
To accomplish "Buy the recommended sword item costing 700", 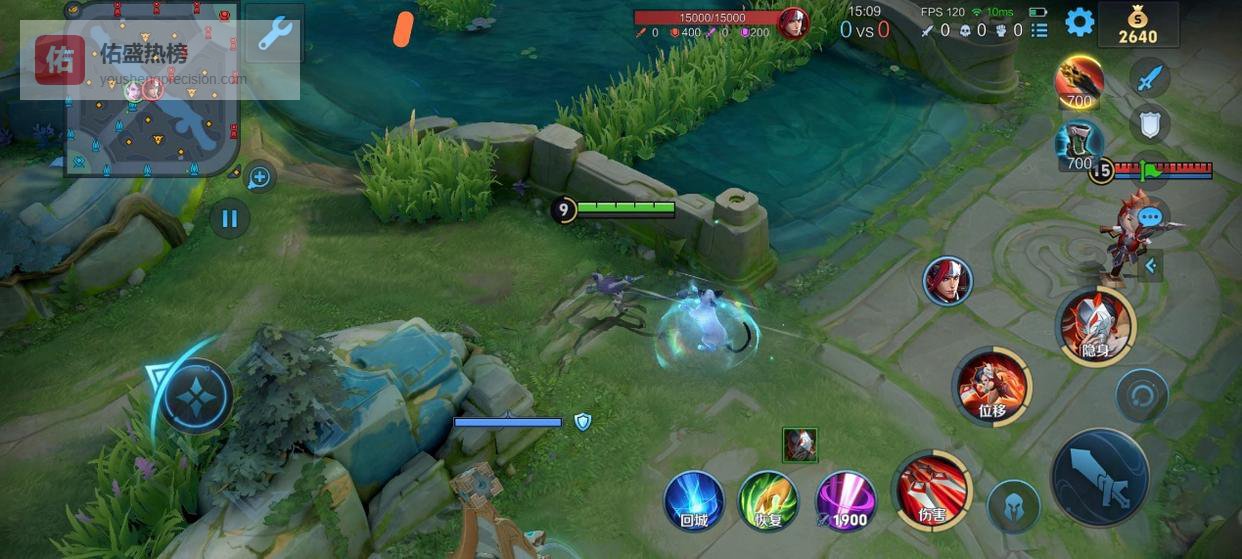I will point(1079,82).
